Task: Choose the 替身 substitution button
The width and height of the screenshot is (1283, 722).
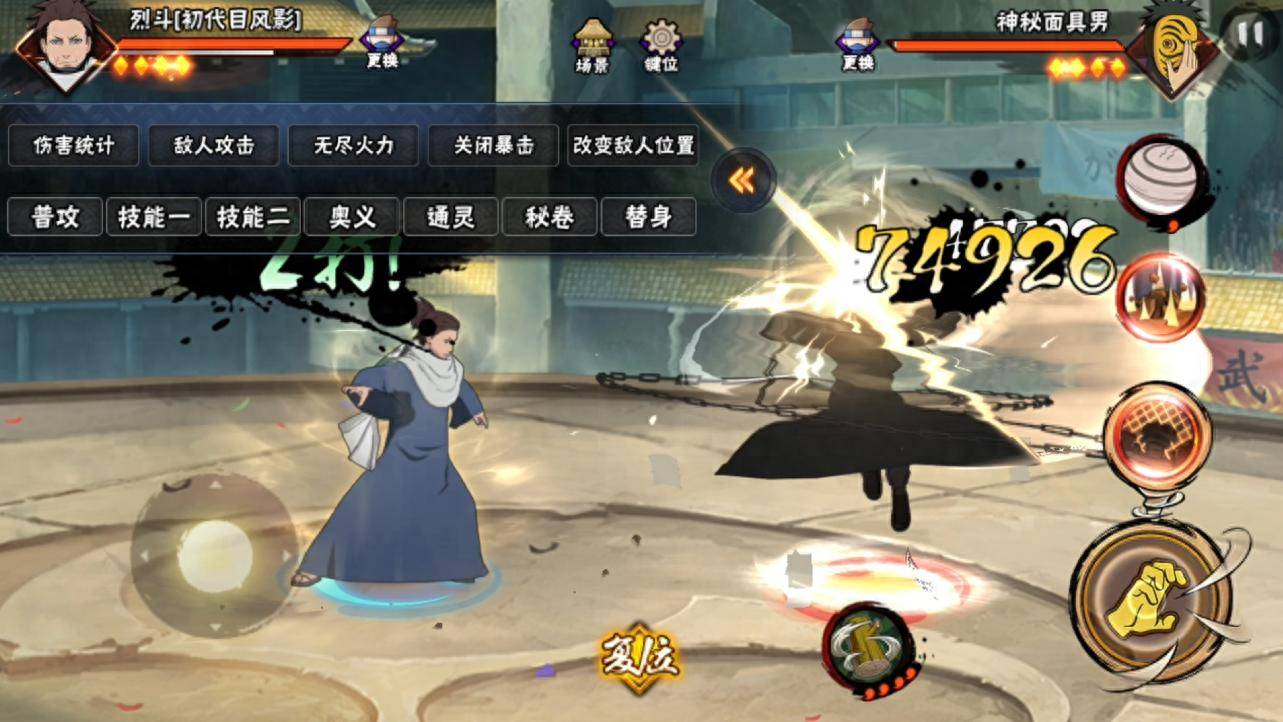Action: pyautogui.click(x=648, y=217)
